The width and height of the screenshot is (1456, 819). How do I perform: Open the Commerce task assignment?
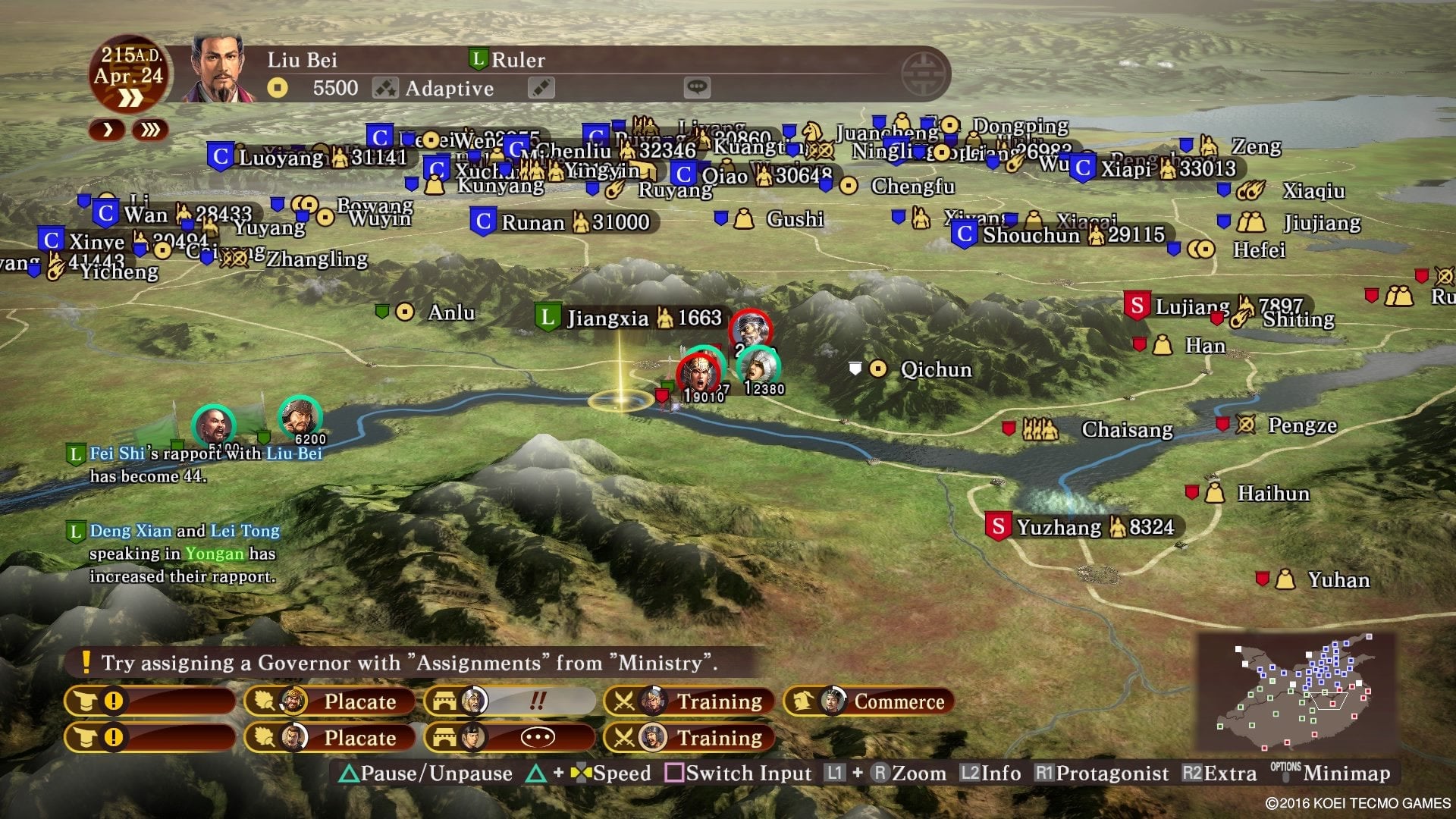coord(869,701)
